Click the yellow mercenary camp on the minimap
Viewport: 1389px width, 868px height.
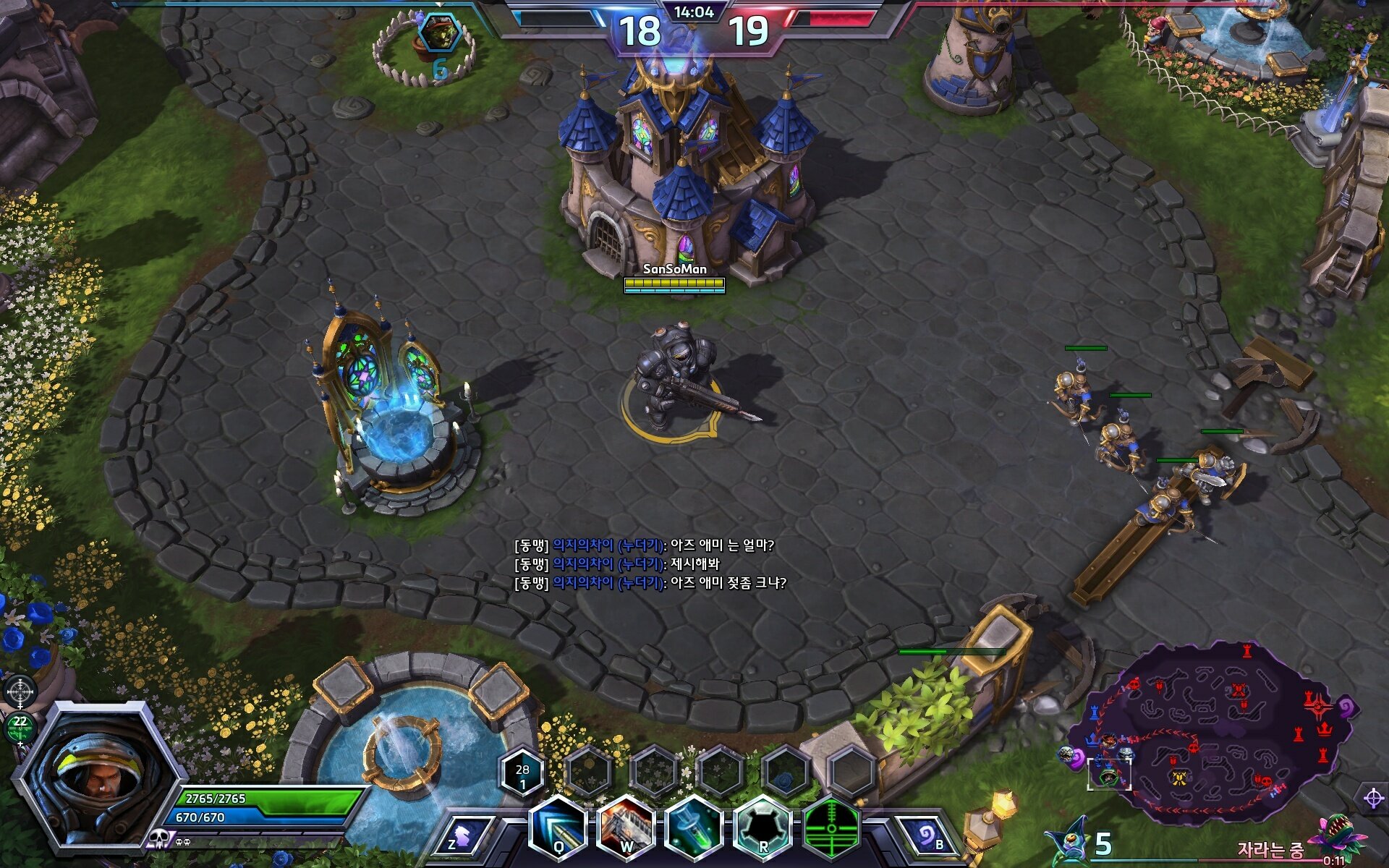tap(1179, 778)
